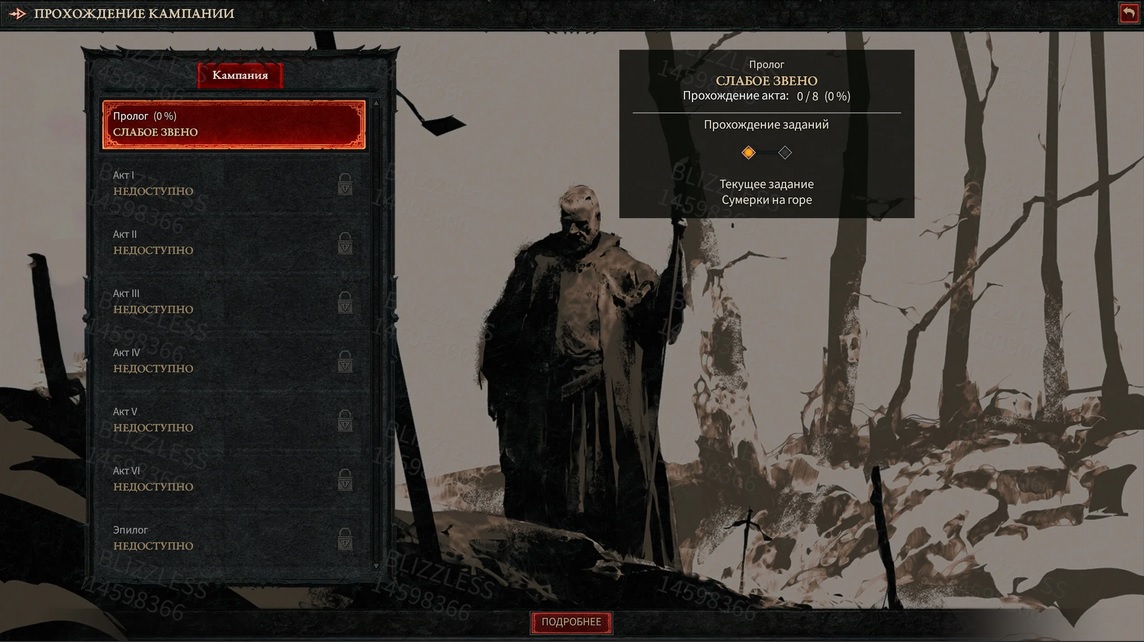Viewport: 1144px width, 642px height.
Task: Close the campaign screen with back arrow
Action: pyautogui.click(x=1128, y=13)
